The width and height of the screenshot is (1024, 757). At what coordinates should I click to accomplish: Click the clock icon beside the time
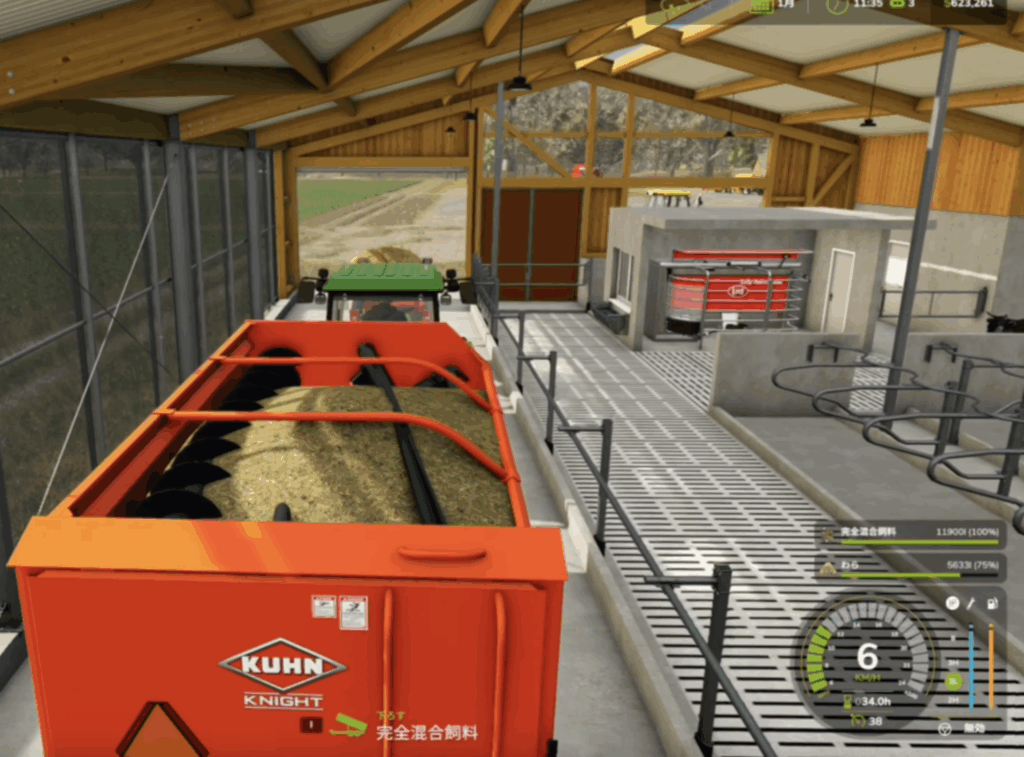pos(837,6)
